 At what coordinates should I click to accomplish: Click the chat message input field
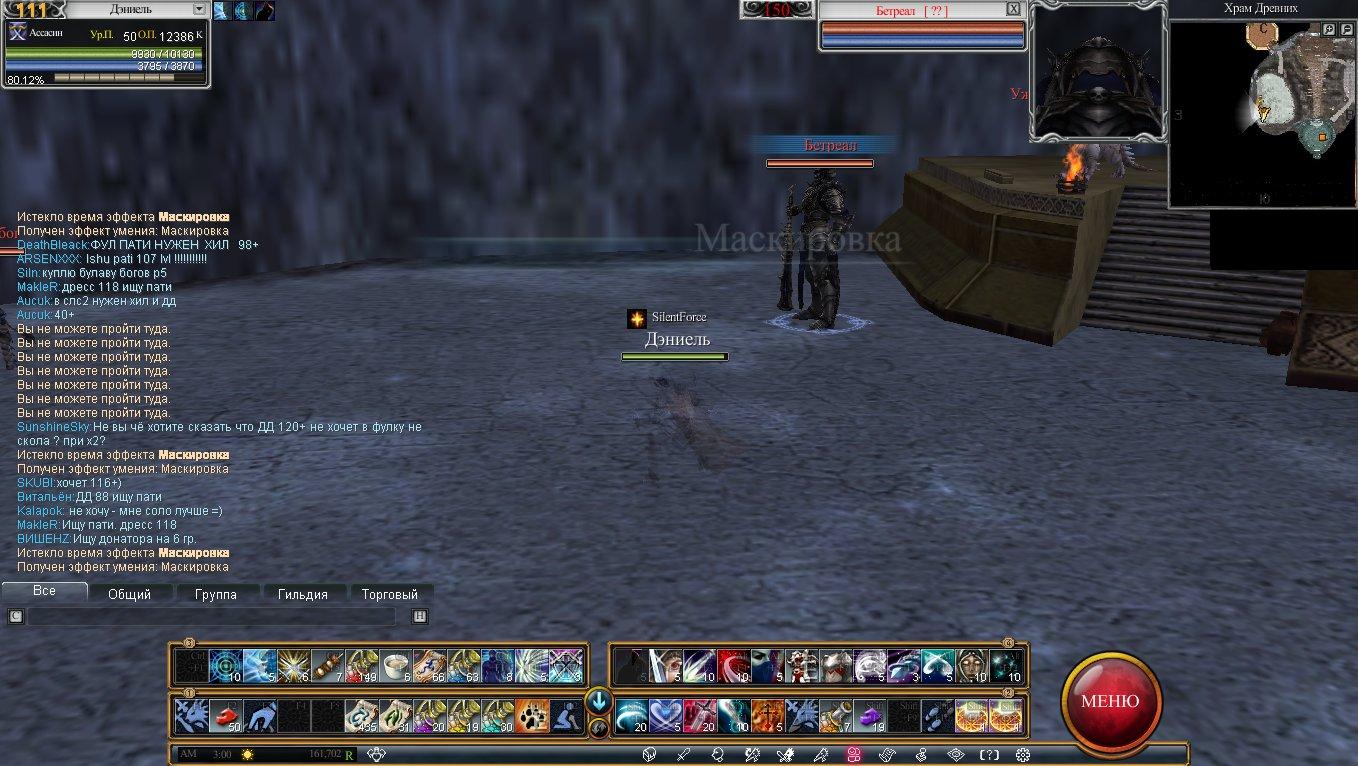point(210,617)
